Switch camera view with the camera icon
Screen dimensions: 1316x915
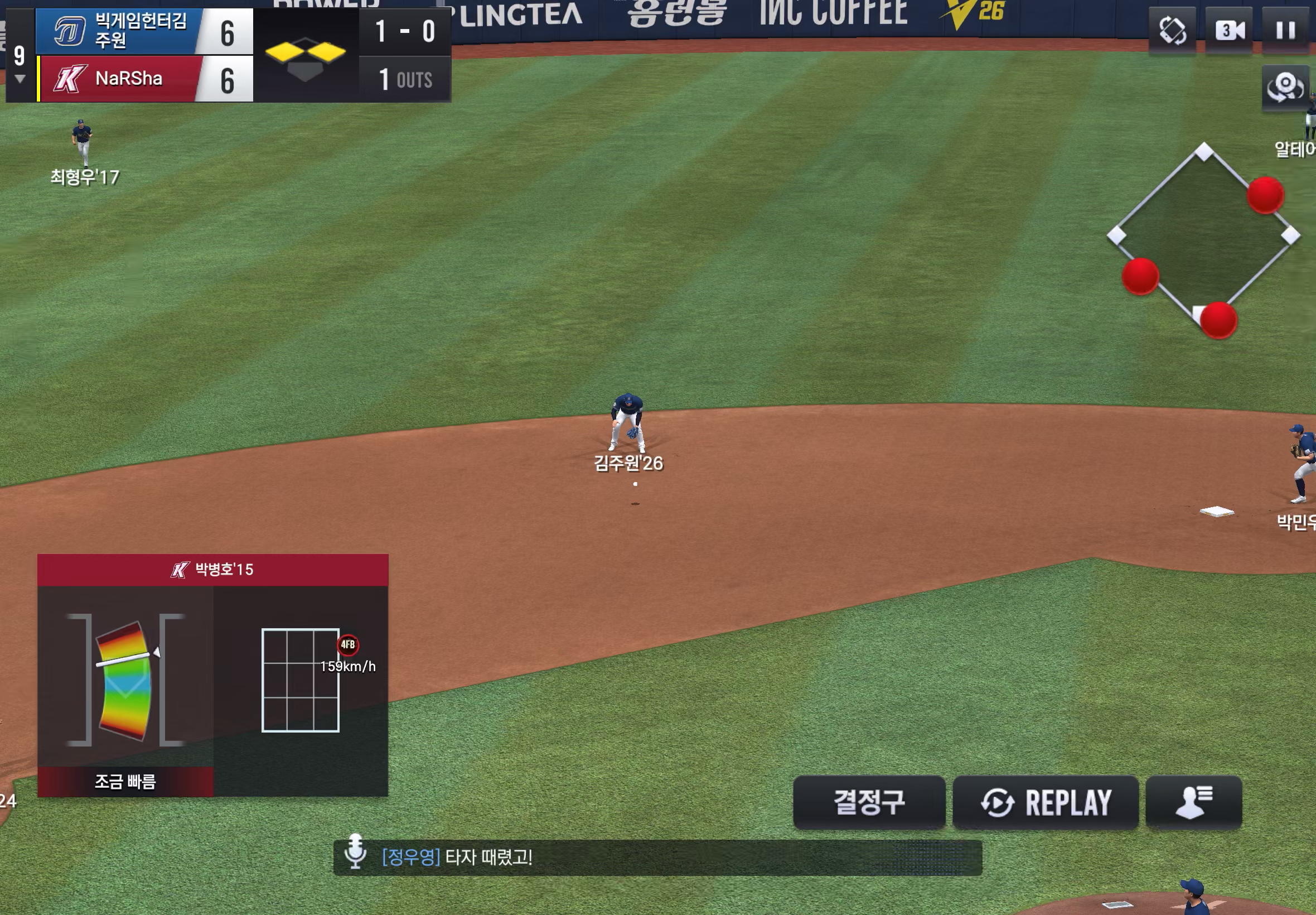1229,30
